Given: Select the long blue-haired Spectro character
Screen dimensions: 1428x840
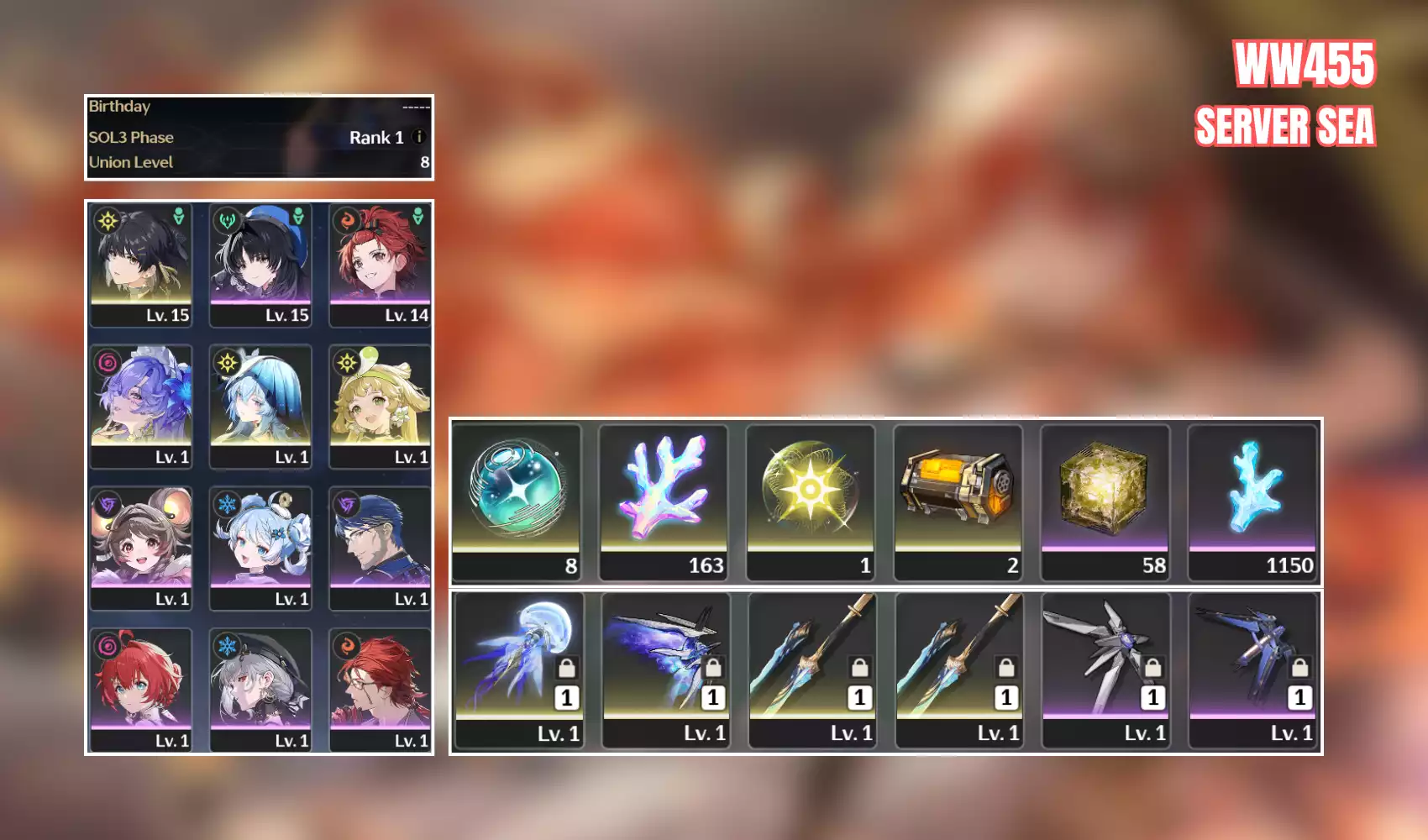Looking at the screenshot, I should pyautogui.click(x=260, y=406).
